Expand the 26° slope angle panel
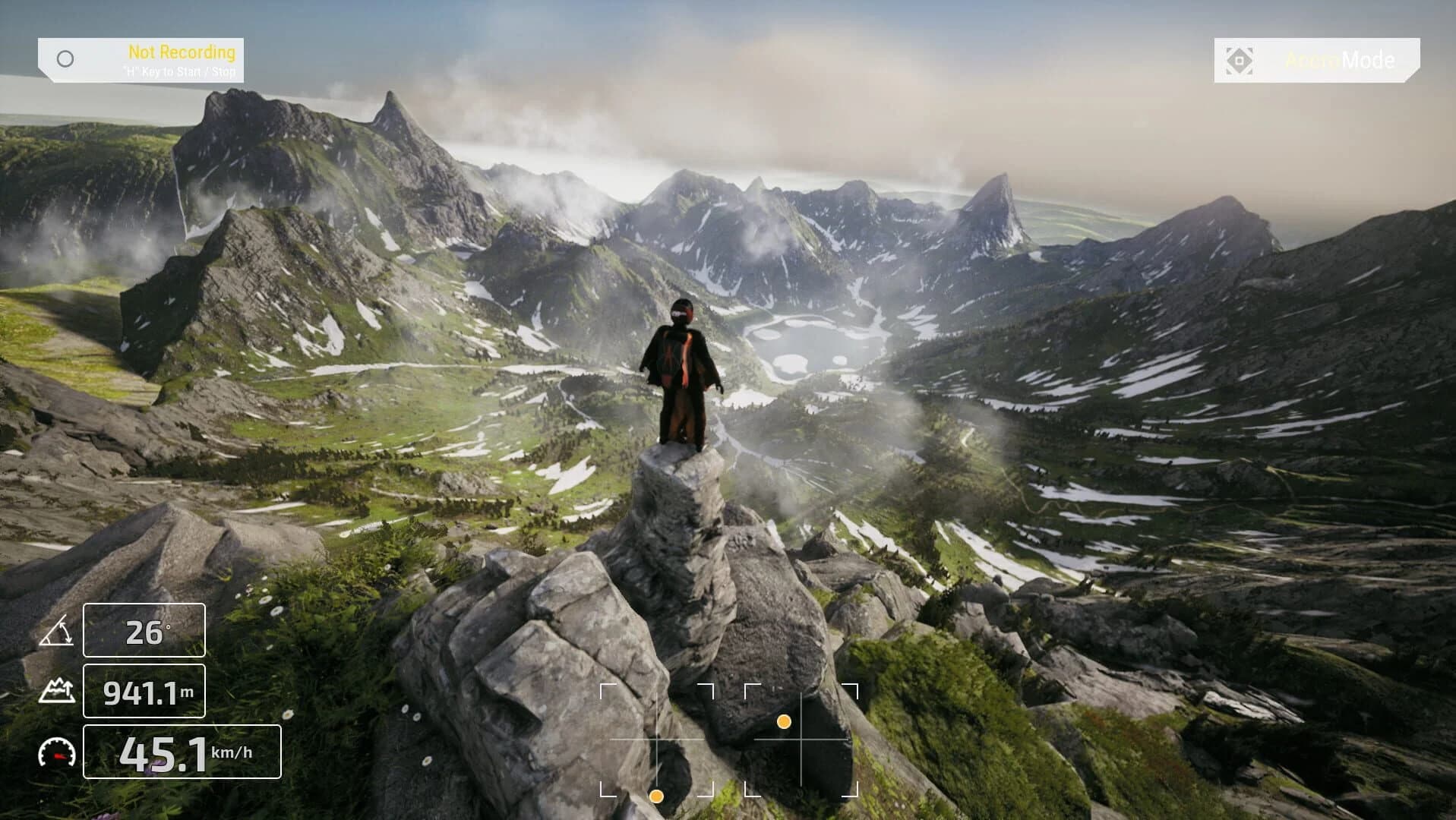1456x820 pixels. pyautogui.click(x=144, y=629)
